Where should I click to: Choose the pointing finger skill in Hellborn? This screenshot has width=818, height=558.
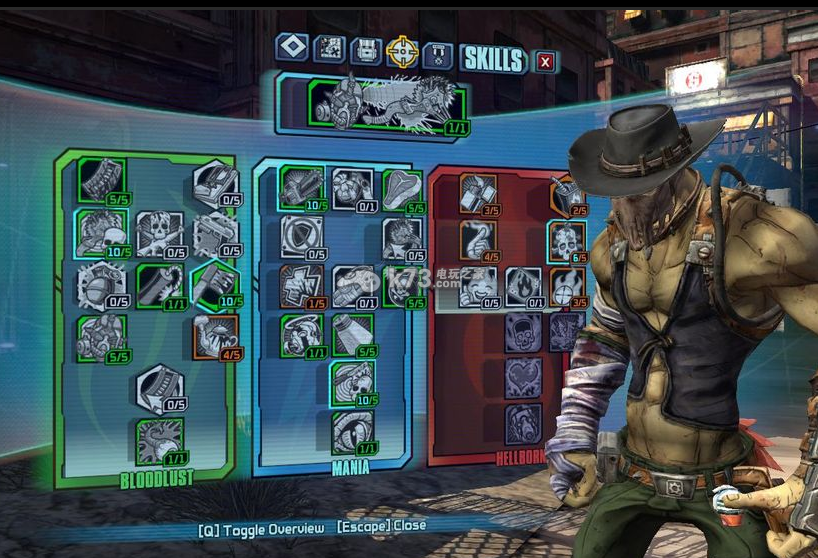[x=478, y=240]
